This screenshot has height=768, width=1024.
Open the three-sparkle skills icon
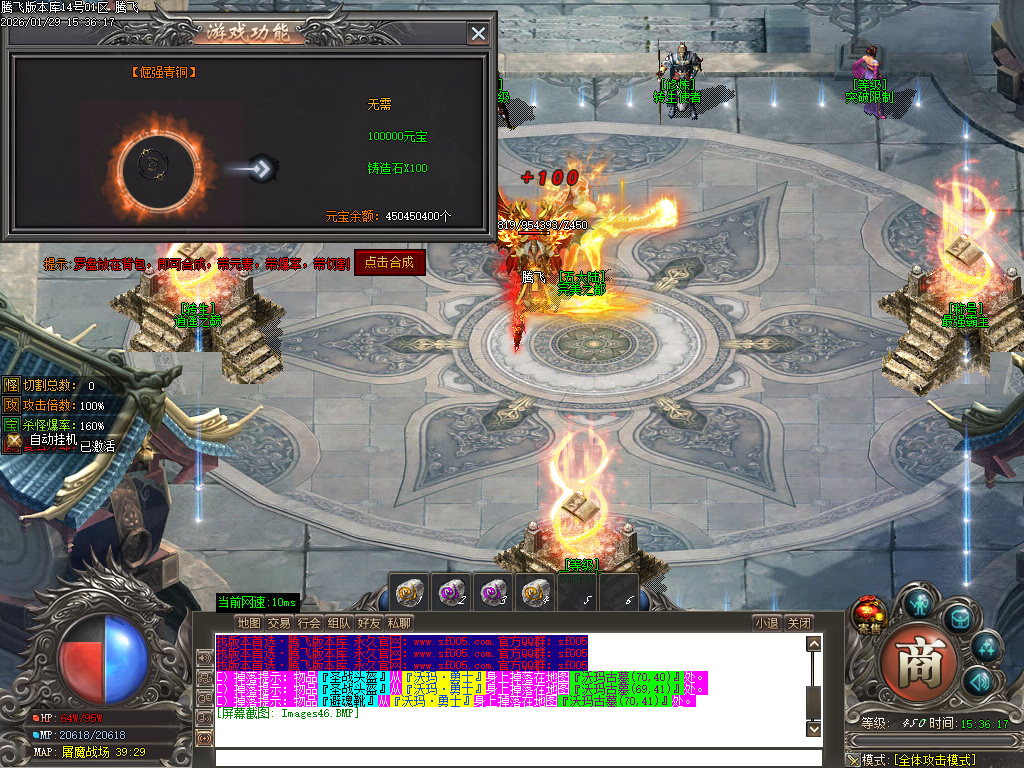point(987,647)
